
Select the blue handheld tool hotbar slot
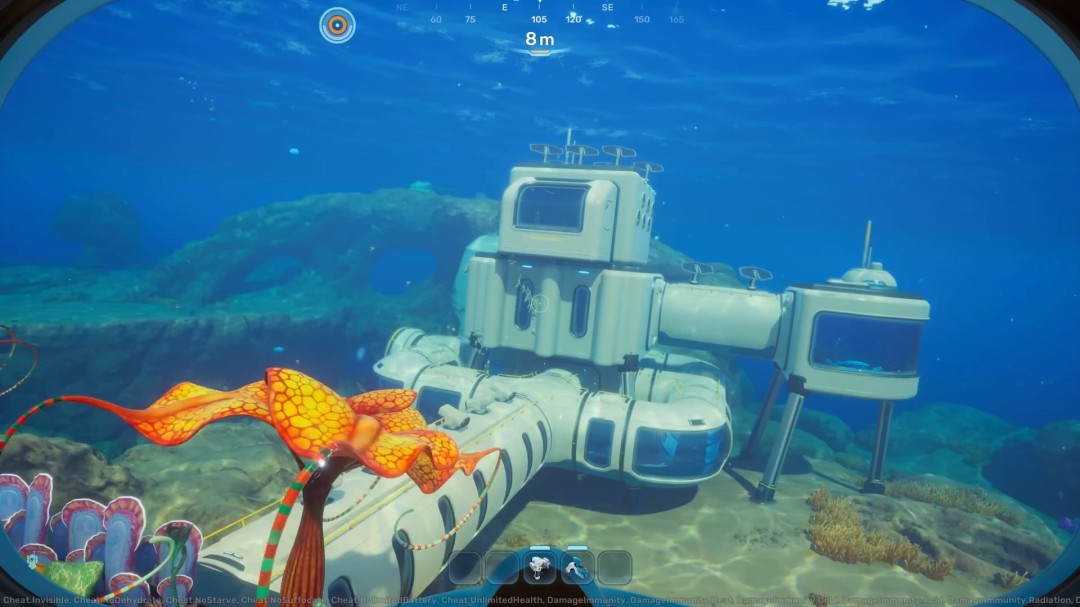pyautogui.click(x=577, y=567)
